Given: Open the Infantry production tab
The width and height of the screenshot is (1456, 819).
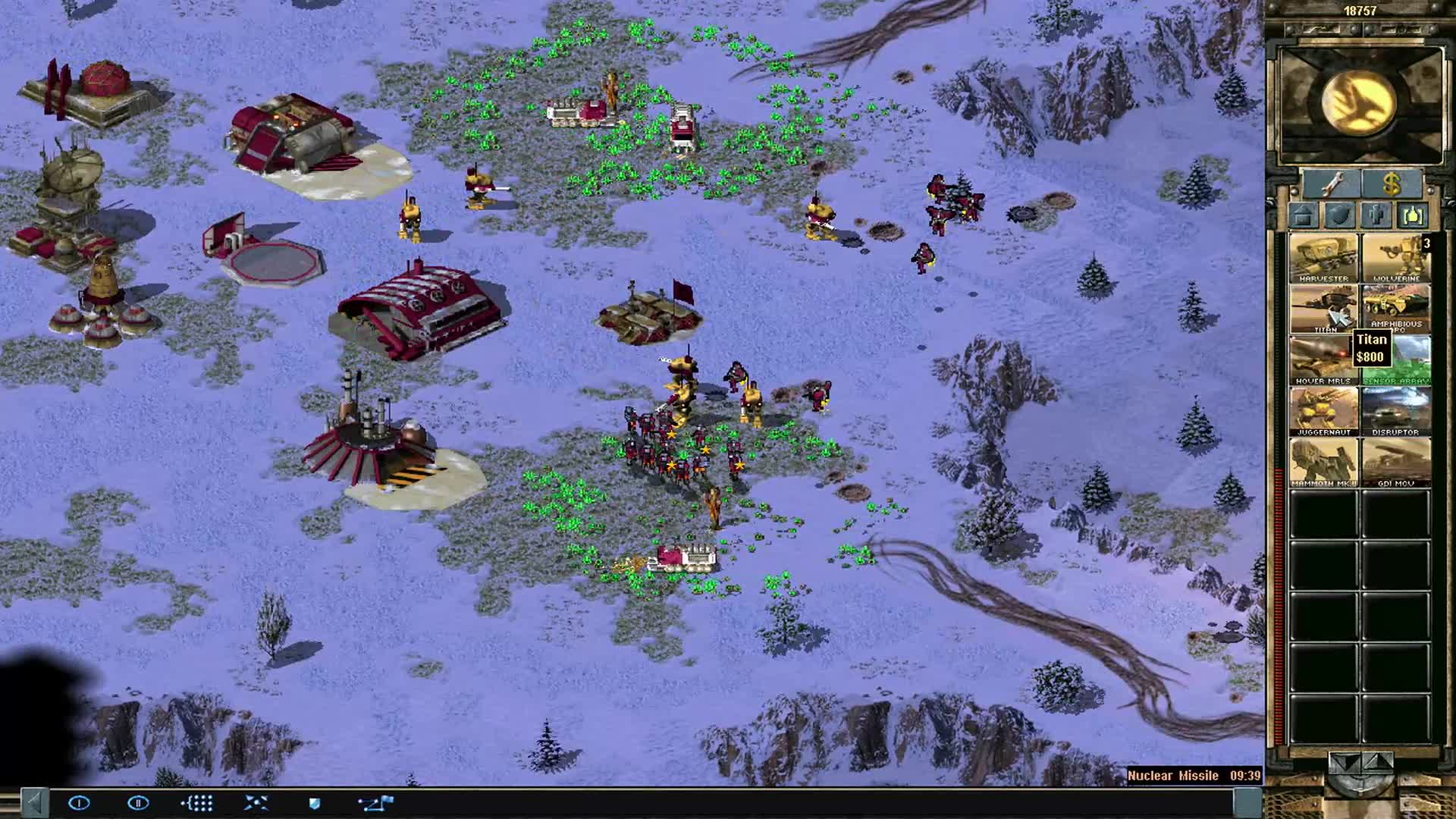Looking at the screenshot, I should click(1376, 216).
